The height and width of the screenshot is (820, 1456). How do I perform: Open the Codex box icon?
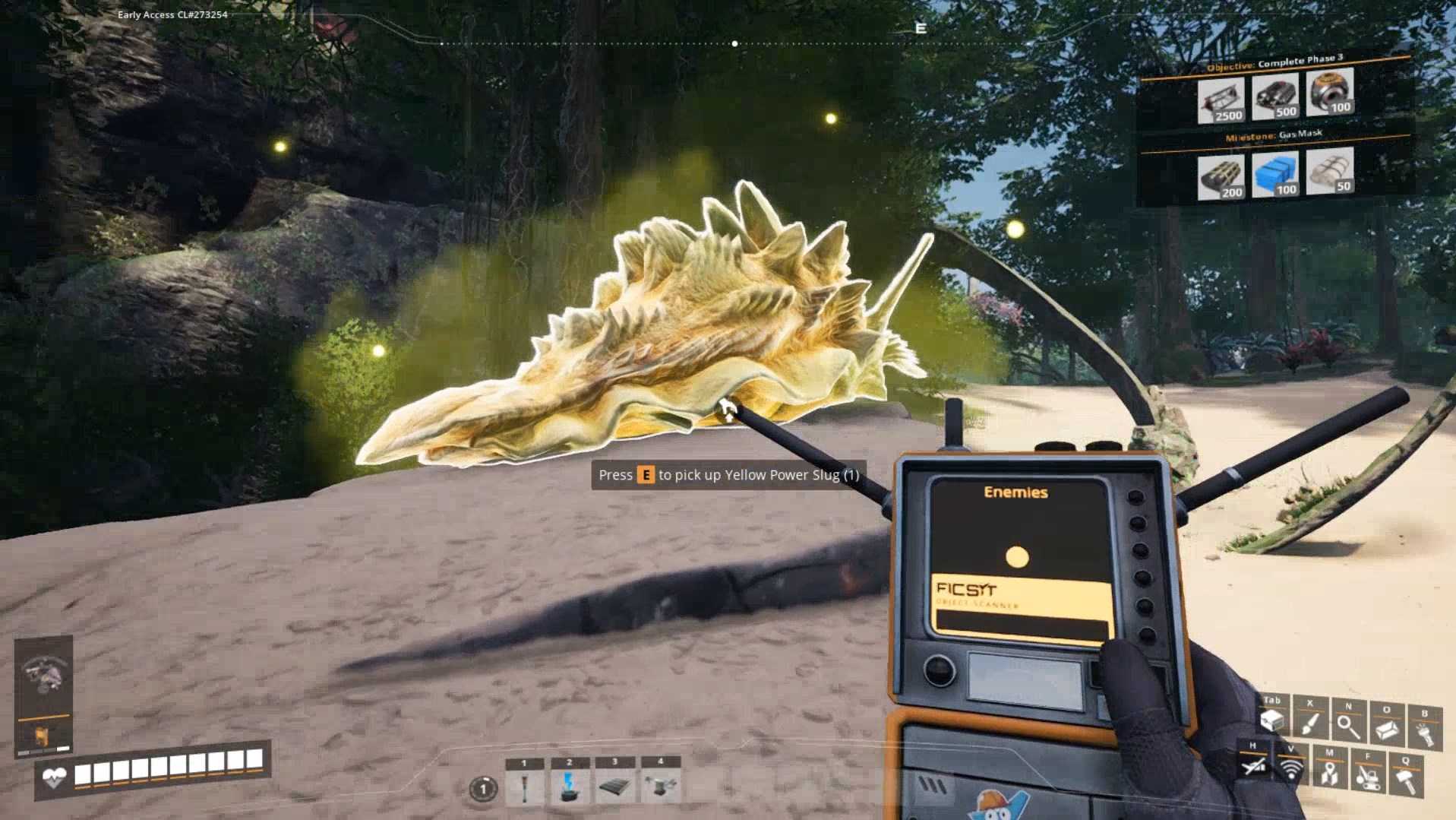[x=1387, y=728]
